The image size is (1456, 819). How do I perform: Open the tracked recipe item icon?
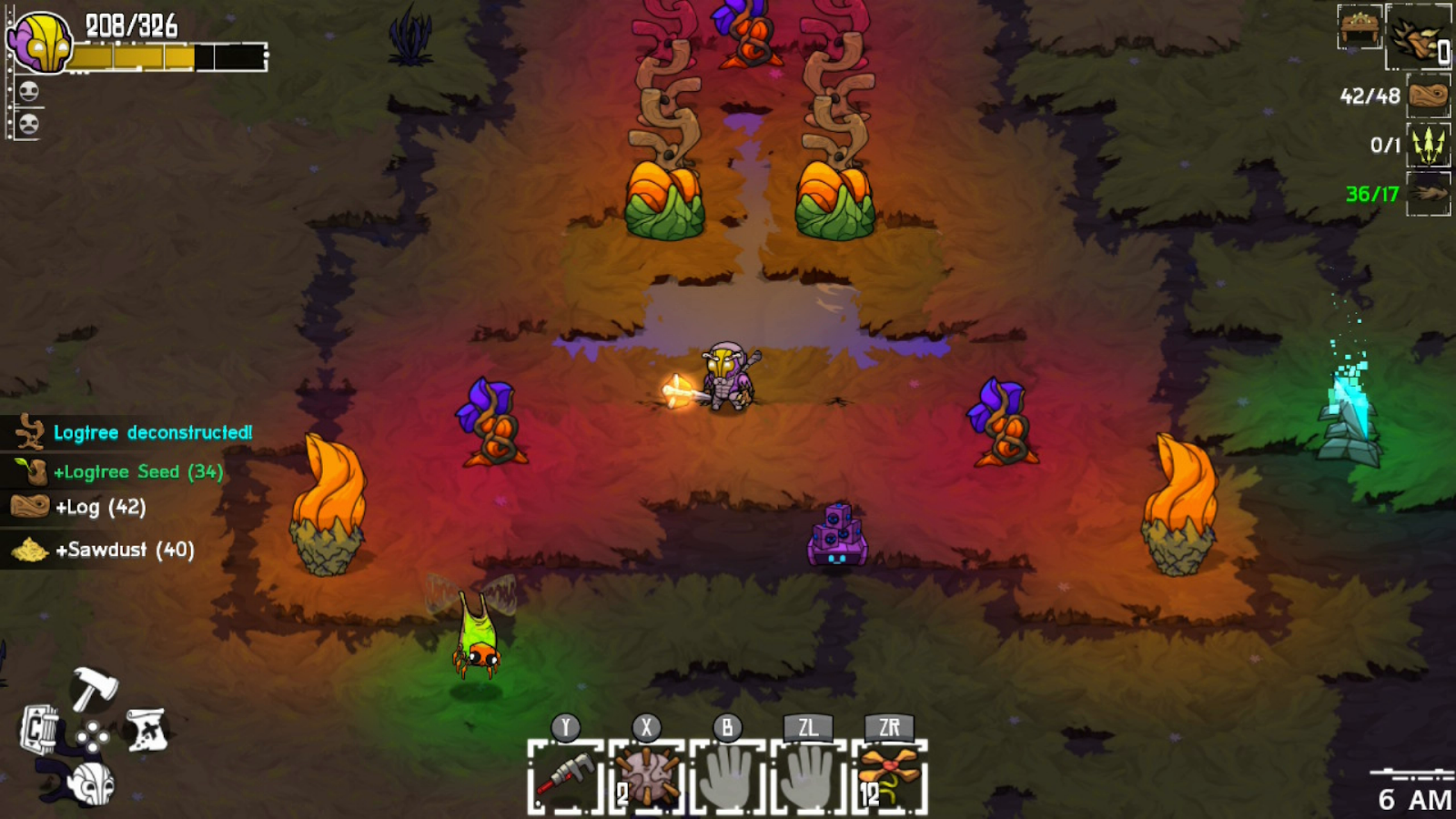[x=1418, y=37]
